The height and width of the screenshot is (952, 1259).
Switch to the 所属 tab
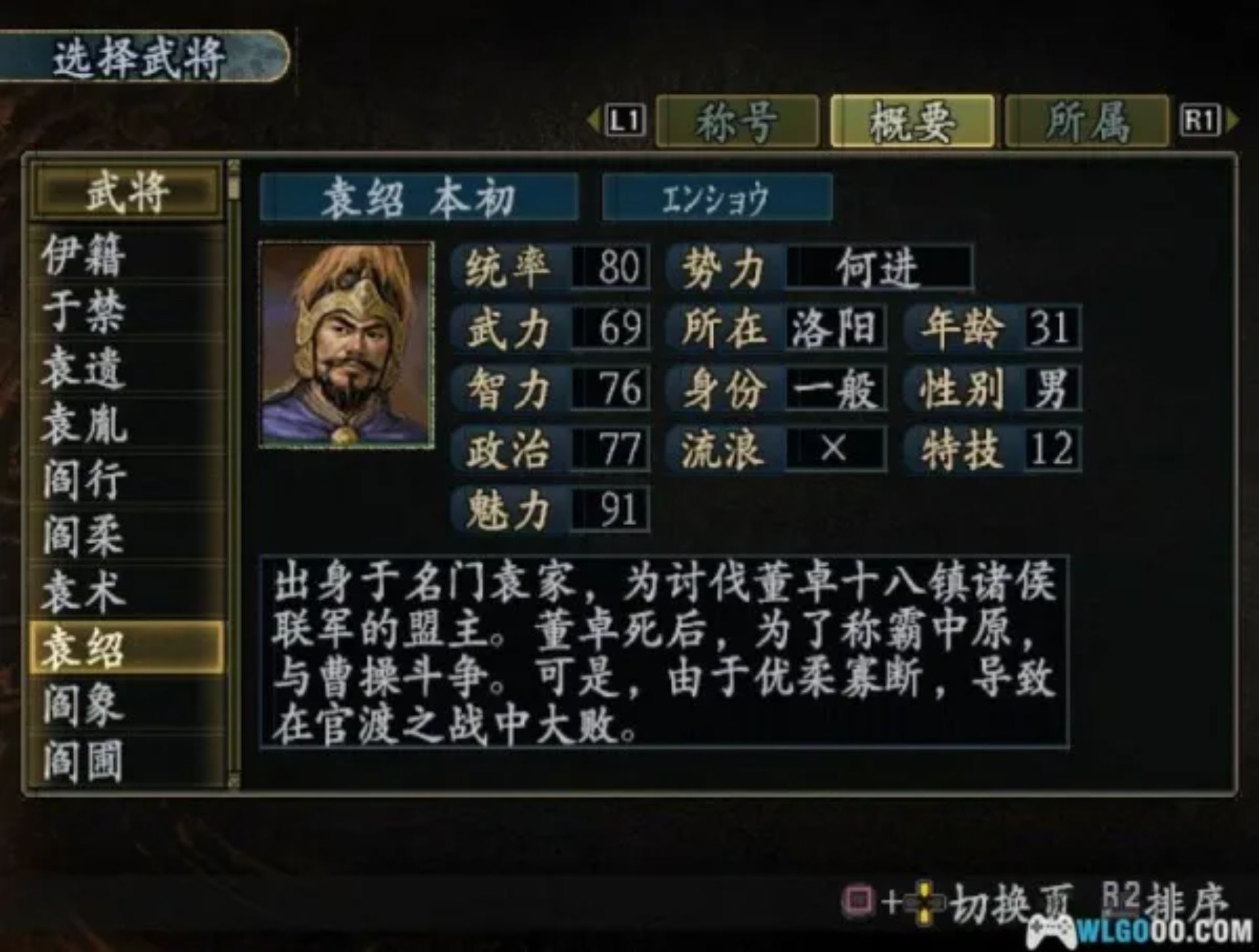click(1089, 120)
